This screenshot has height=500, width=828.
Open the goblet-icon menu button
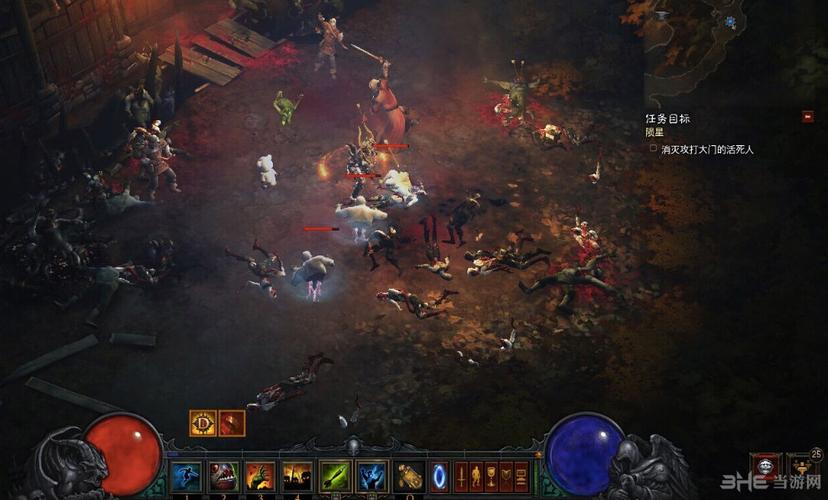(x=491, y=475)
